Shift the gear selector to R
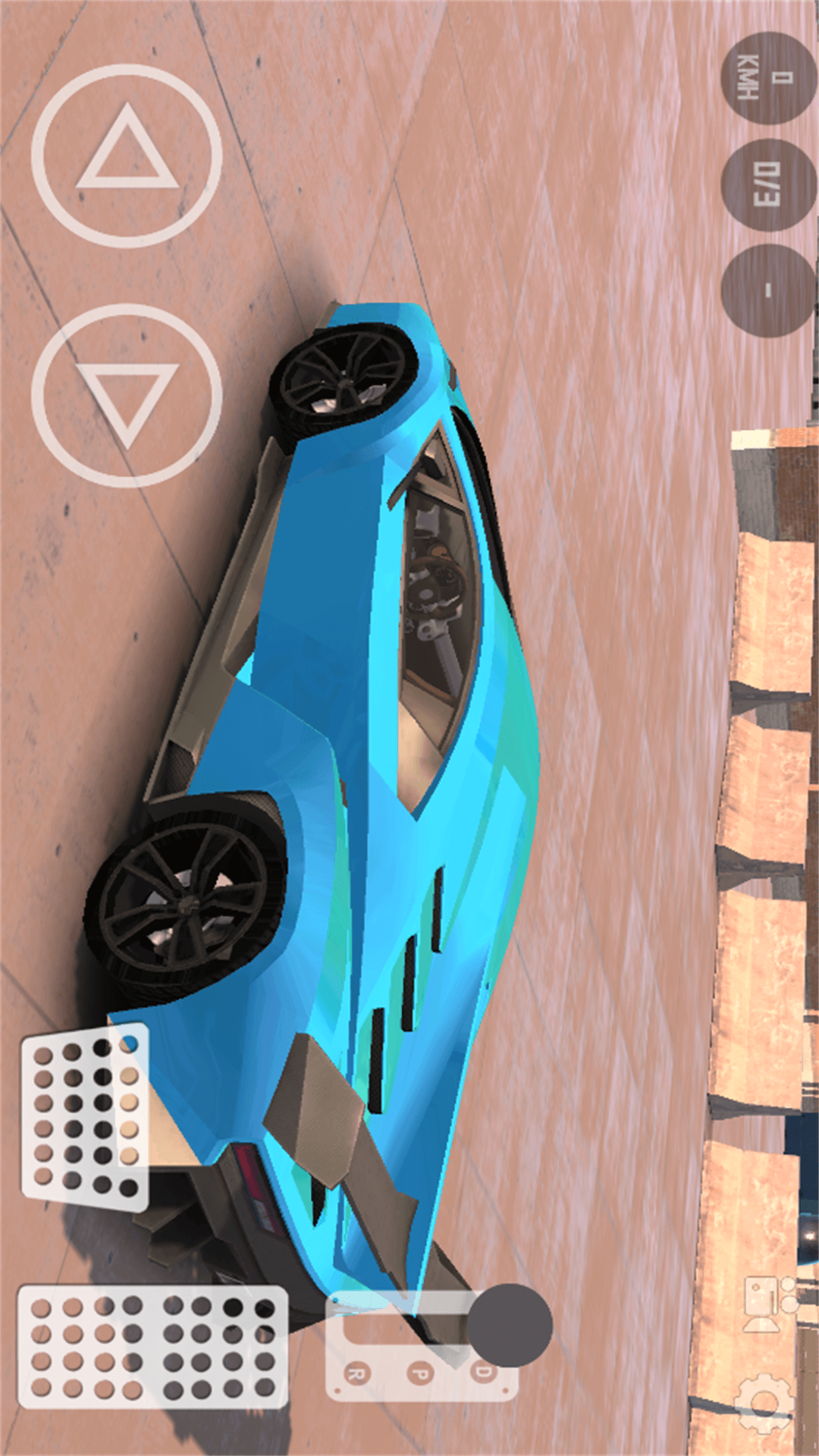The image size is (819, 1456). pos(356,1372)
